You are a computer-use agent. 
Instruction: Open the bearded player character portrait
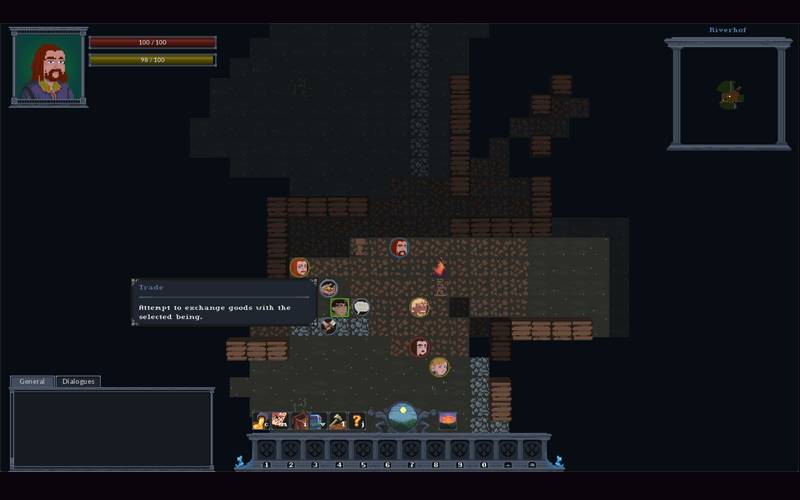click(48, 67)
